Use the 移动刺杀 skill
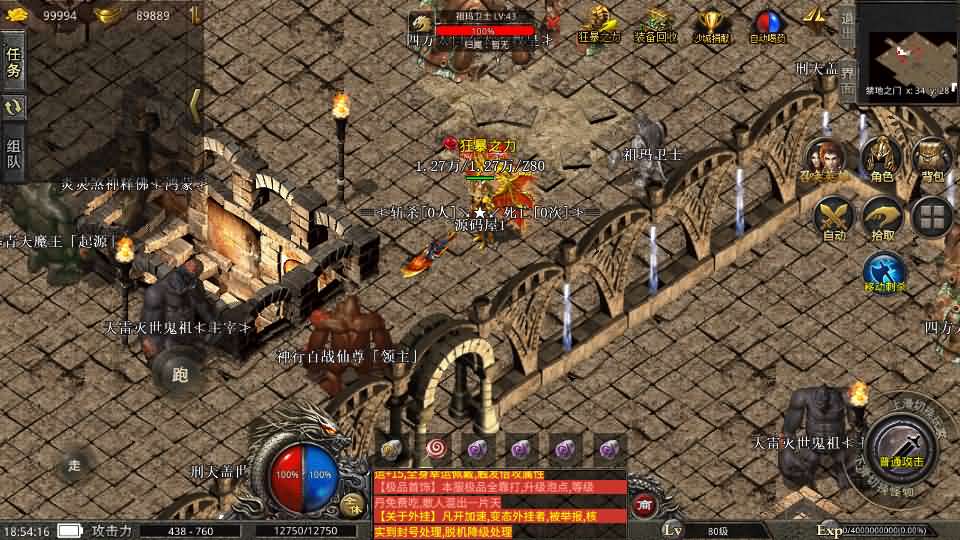The image size is (960, 540). 885,273
